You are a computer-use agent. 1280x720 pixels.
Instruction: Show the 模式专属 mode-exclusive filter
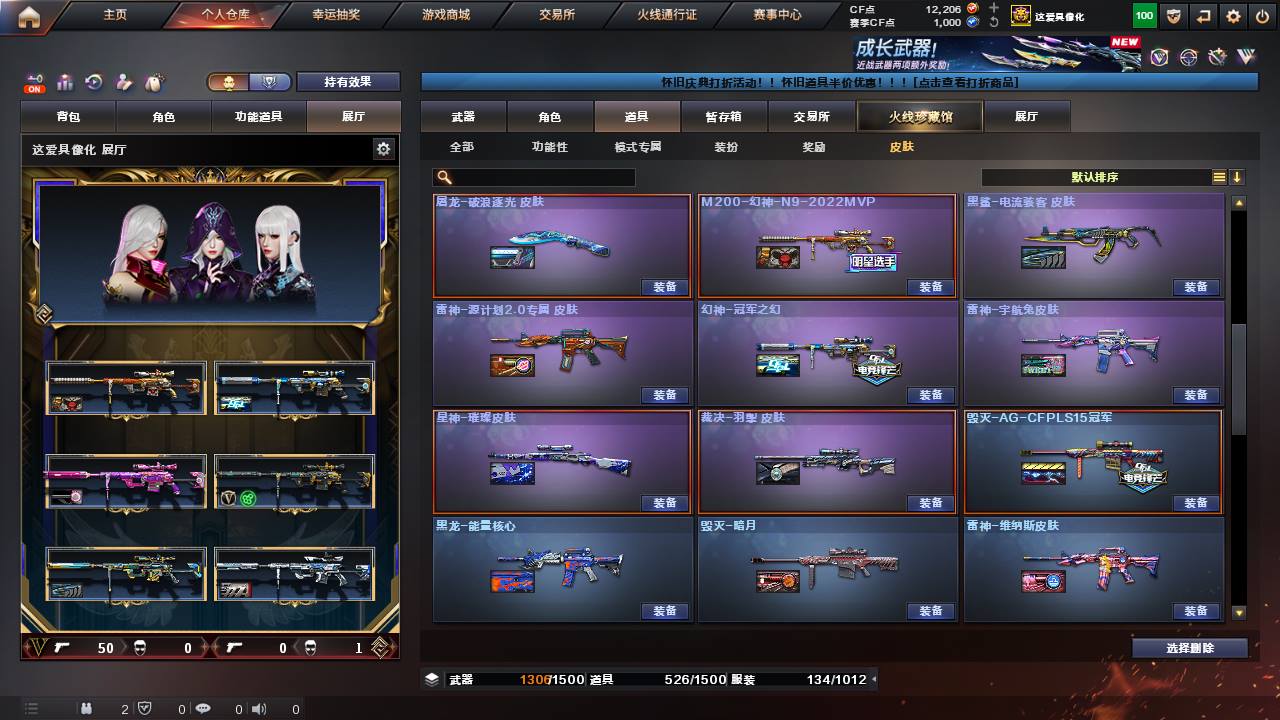pos(638,147)
